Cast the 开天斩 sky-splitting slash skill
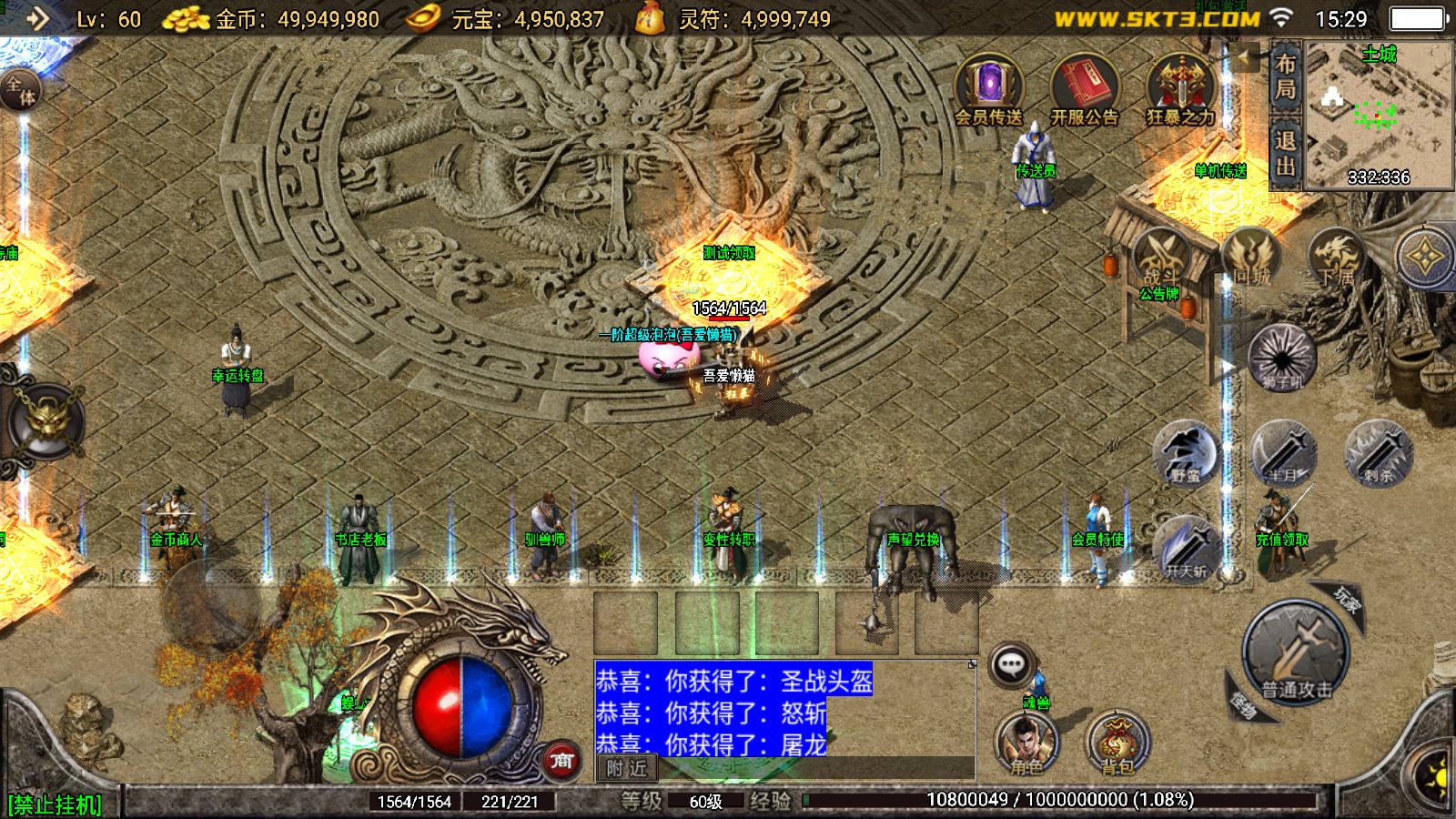 (x=1186, y=548)
